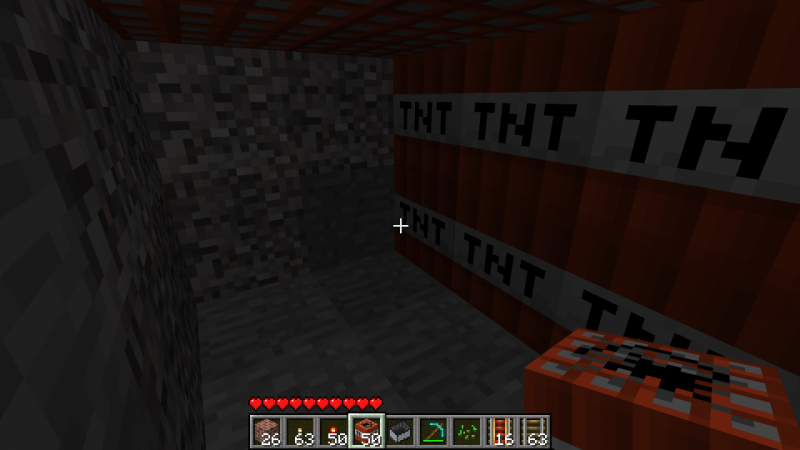Select the torch stack in the hotbar
Viewport: 800px width, 450px height.
pos(299,432)
